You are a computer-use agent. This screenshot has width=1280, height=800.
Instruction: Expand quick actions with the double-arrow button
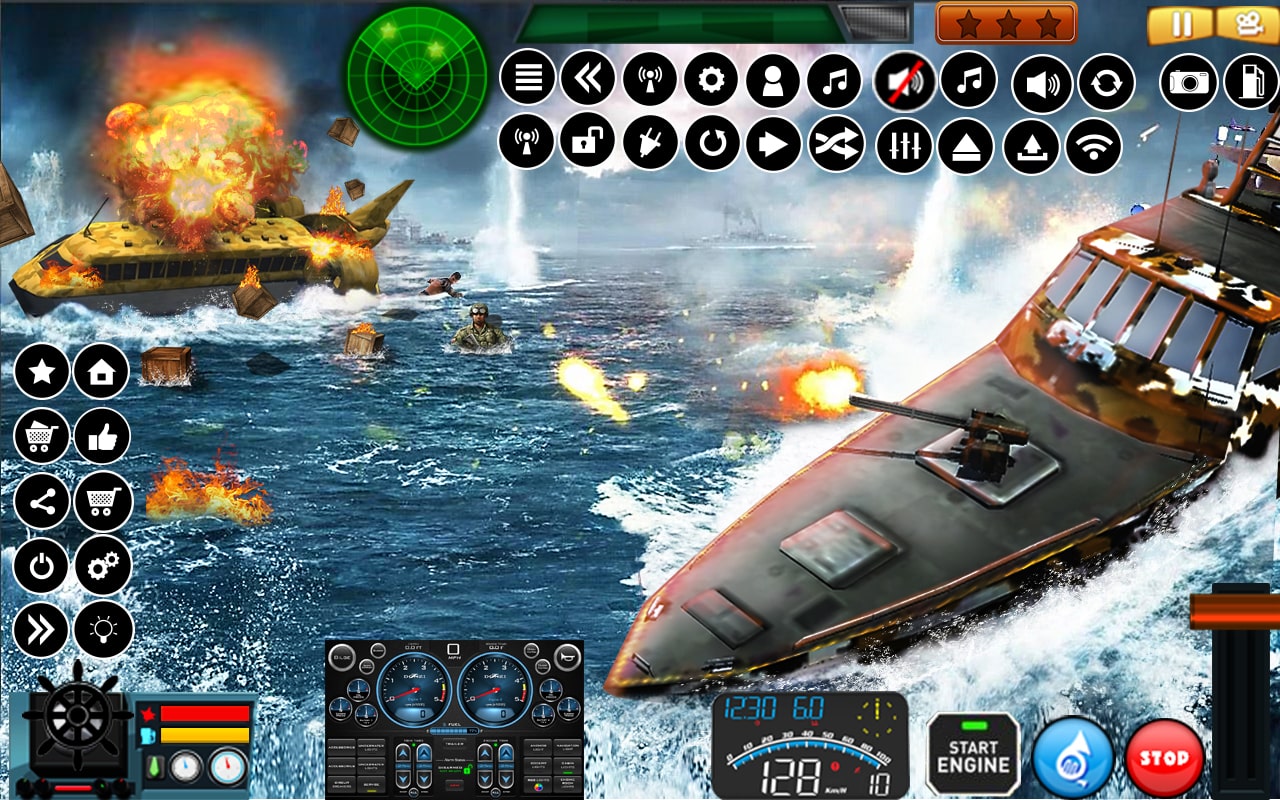click(40, 630)
